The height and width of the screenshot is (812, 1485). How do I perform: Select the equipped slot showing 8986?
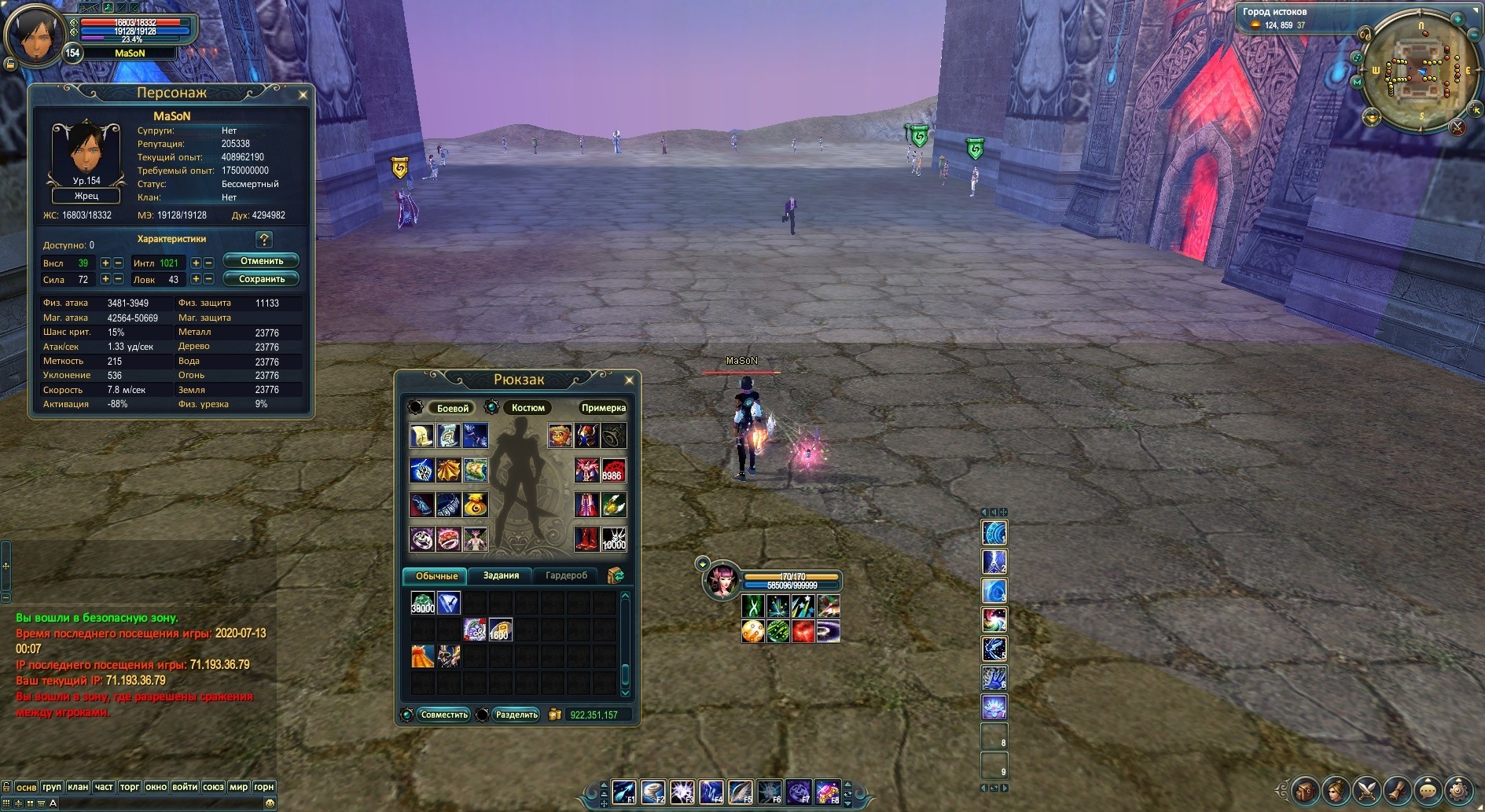[x=613, y=470]
